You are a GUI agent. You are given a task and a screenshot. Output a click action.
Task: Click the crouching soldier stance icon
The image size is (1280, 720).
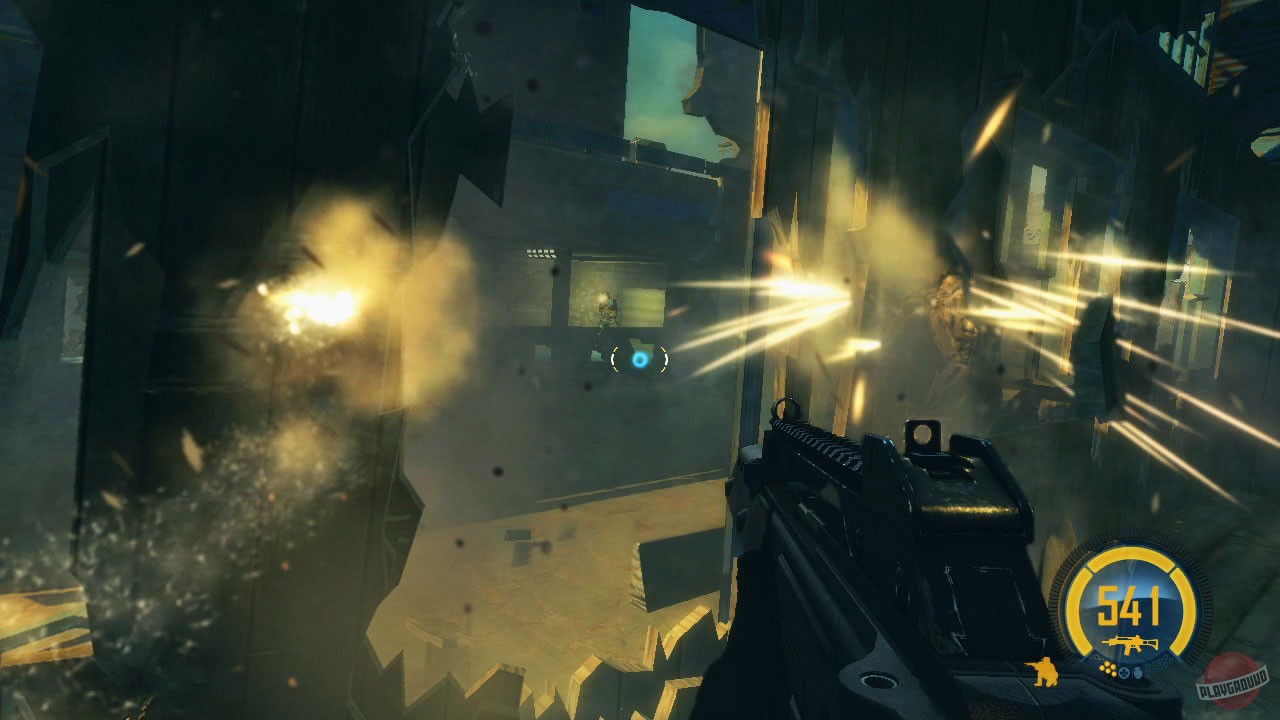[x=1044, y=673]
